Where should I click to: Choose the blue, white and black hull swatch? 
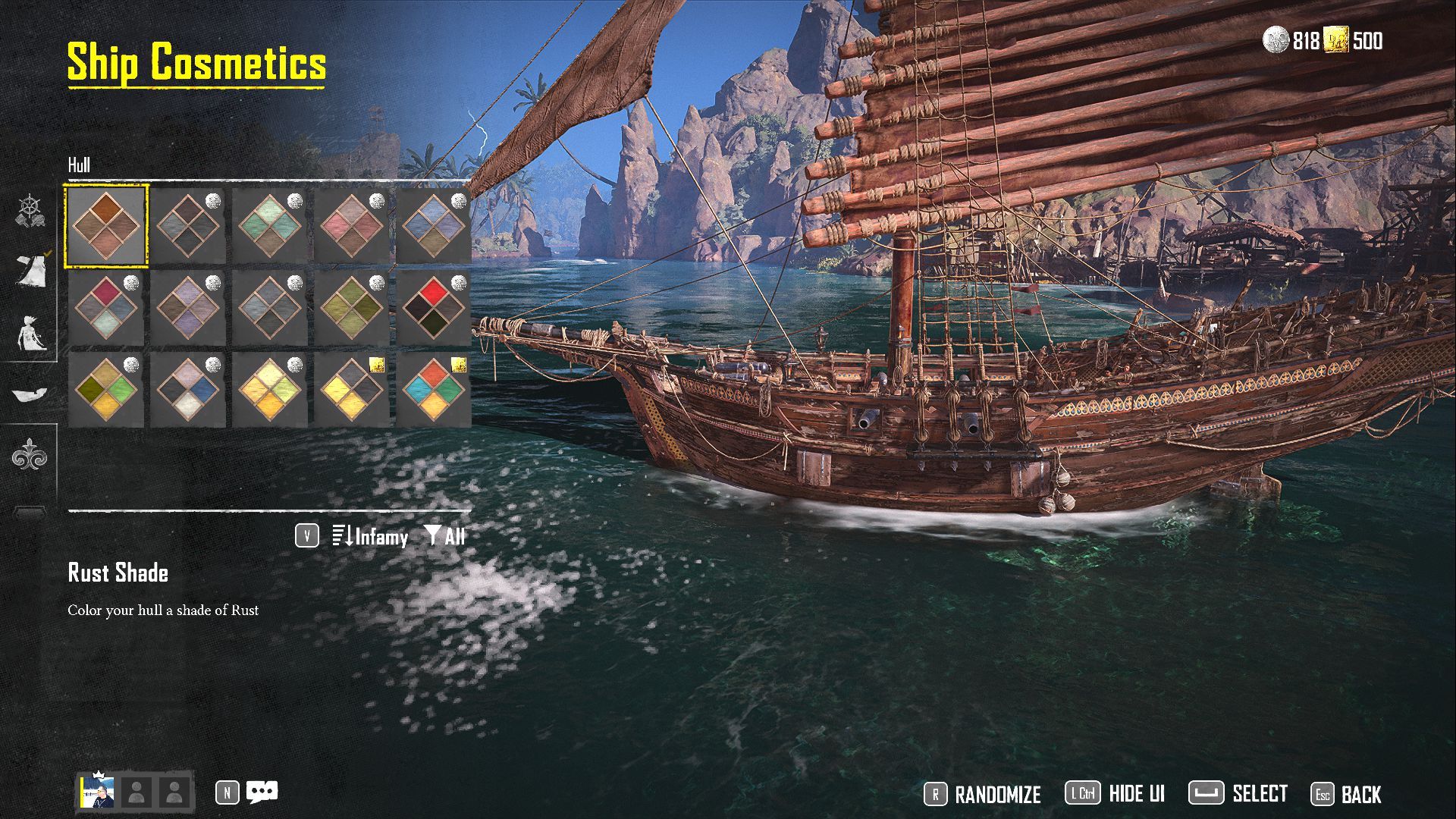(x=188, y=389)
